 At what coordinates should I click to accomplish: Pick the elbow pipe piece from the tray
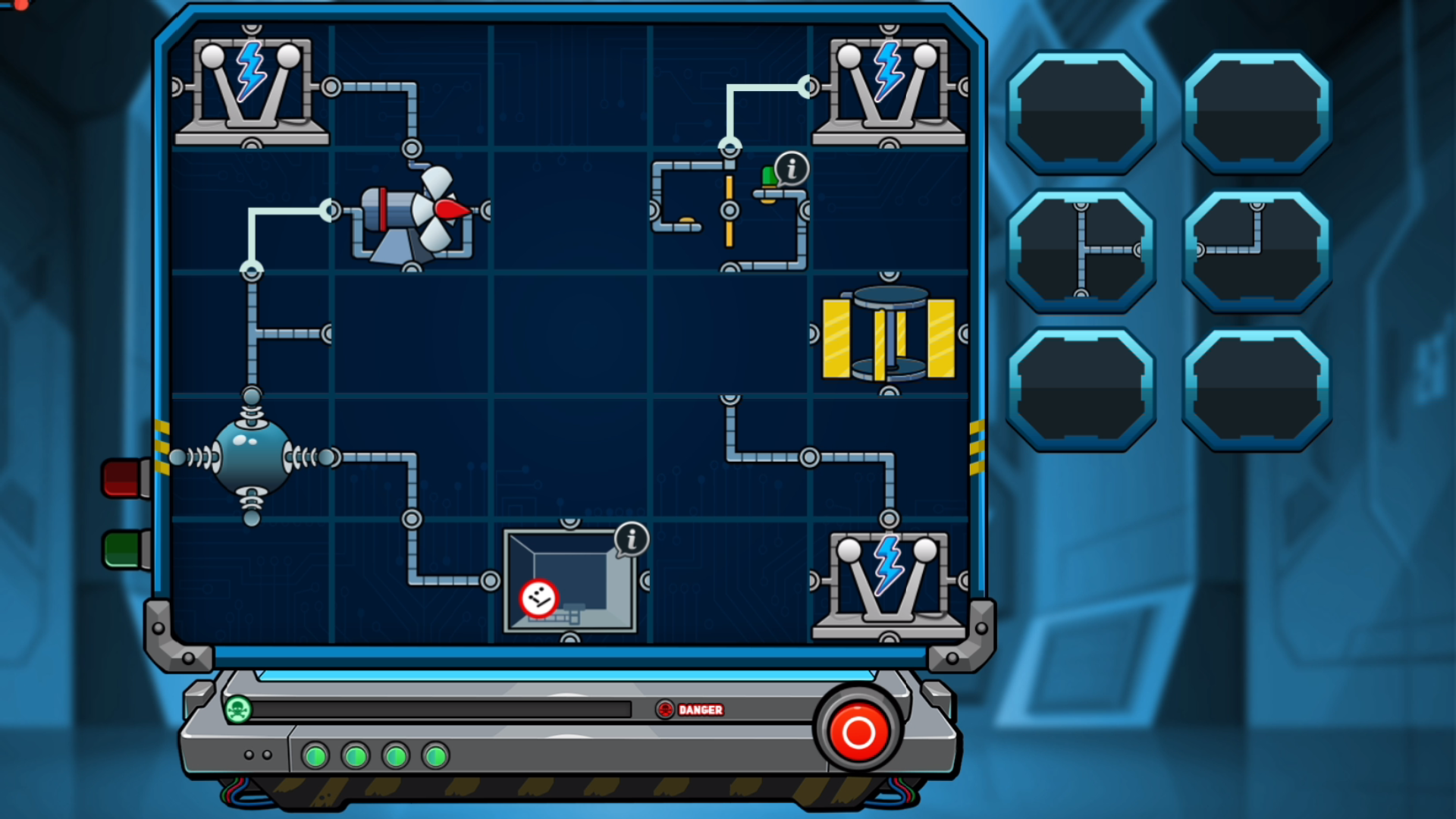(x=1256, y=250)
